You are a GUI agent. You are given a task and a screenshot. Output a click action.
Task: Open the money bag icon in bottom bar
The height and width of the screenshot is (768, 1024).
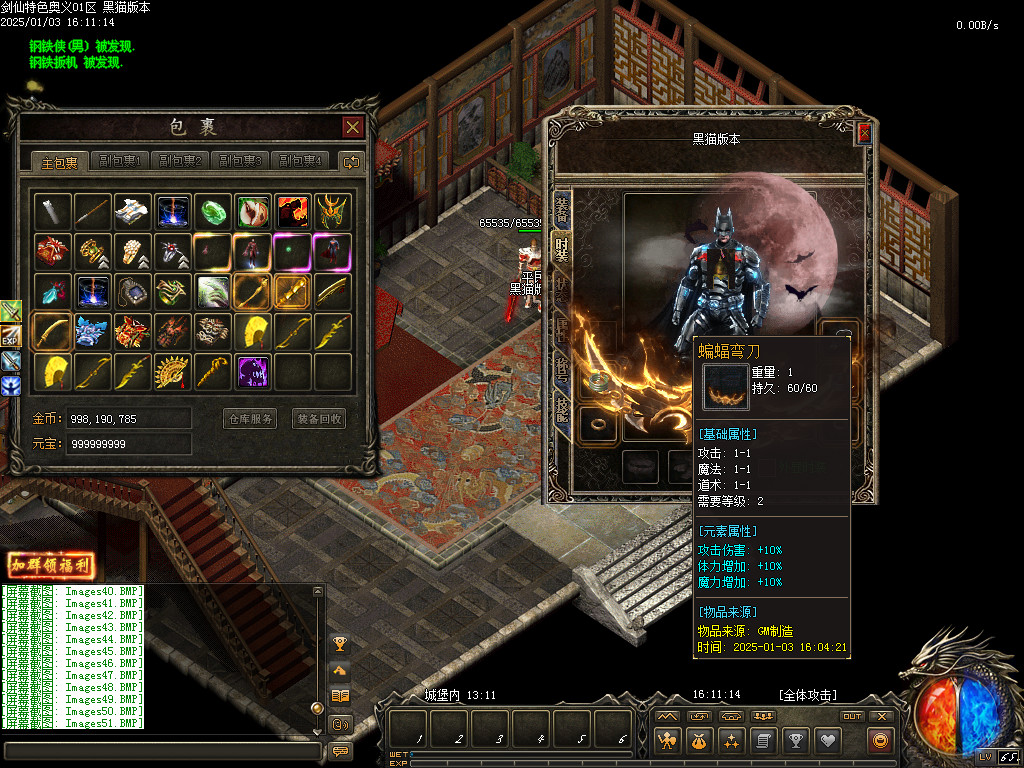pyautogui.click(x=699, y=740)
